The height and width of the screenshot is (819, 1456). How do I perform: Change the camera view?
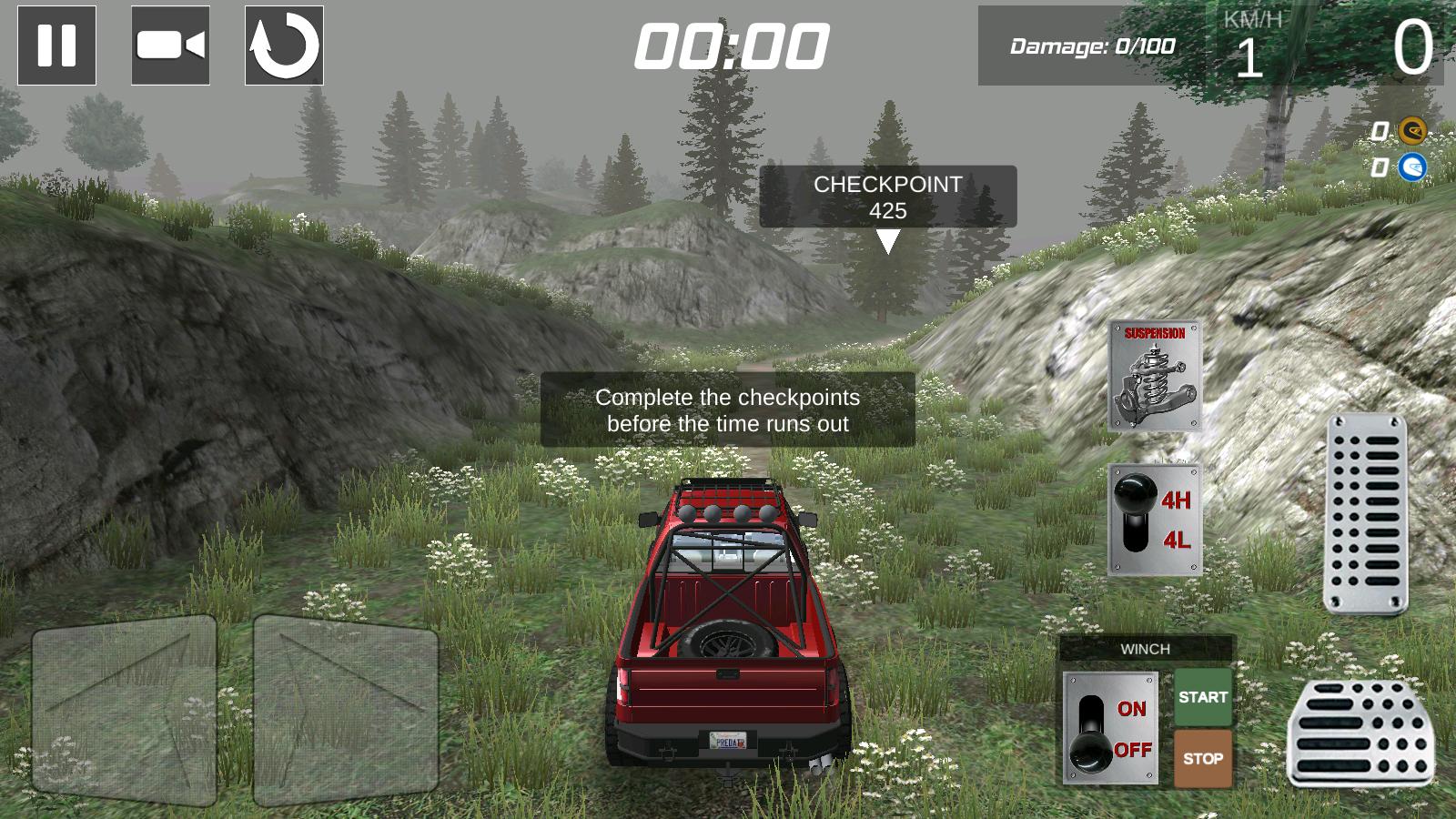[169, 45]
